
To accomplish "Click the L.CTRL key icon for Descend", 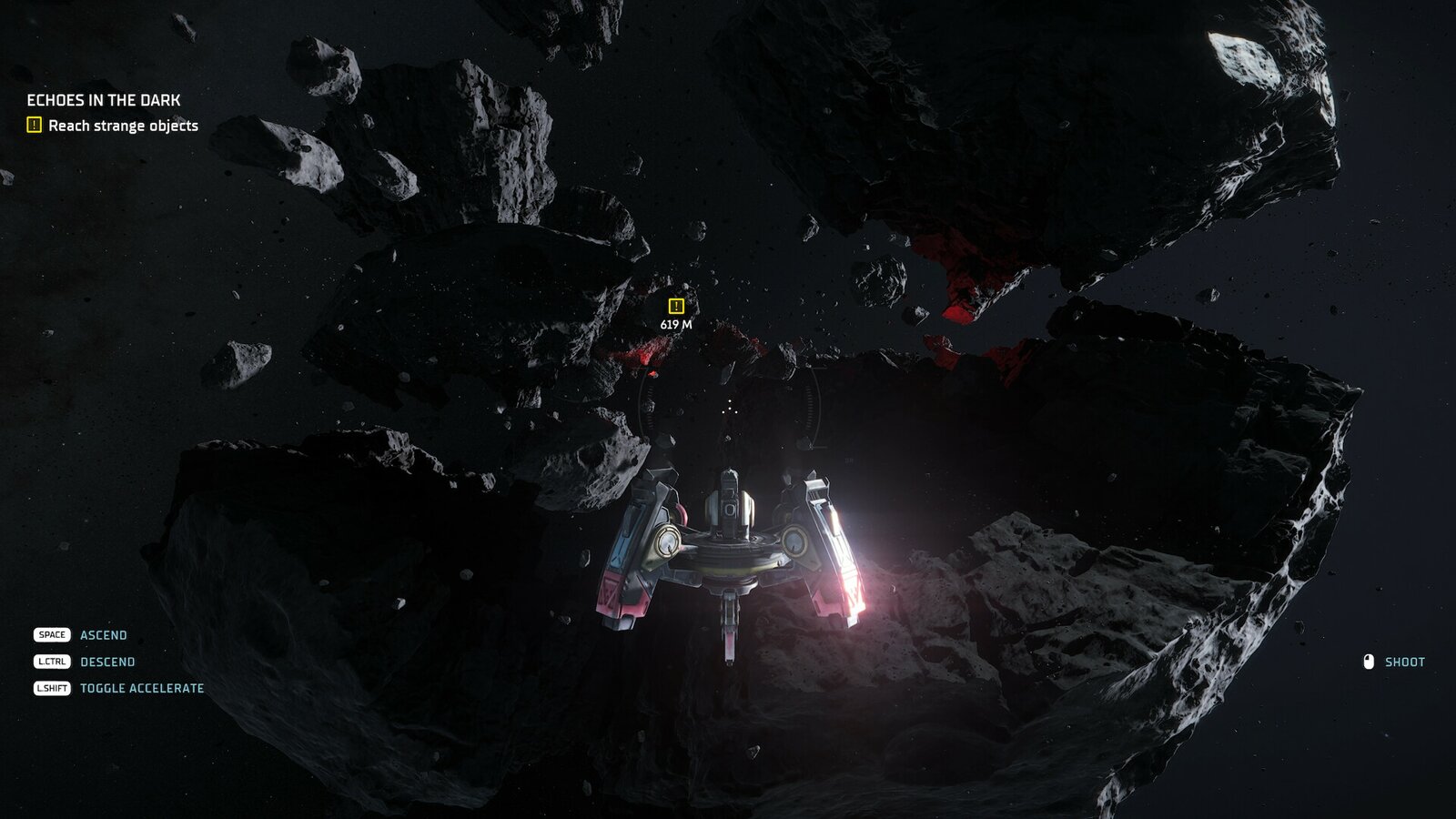I will click(x=53, y=662).
